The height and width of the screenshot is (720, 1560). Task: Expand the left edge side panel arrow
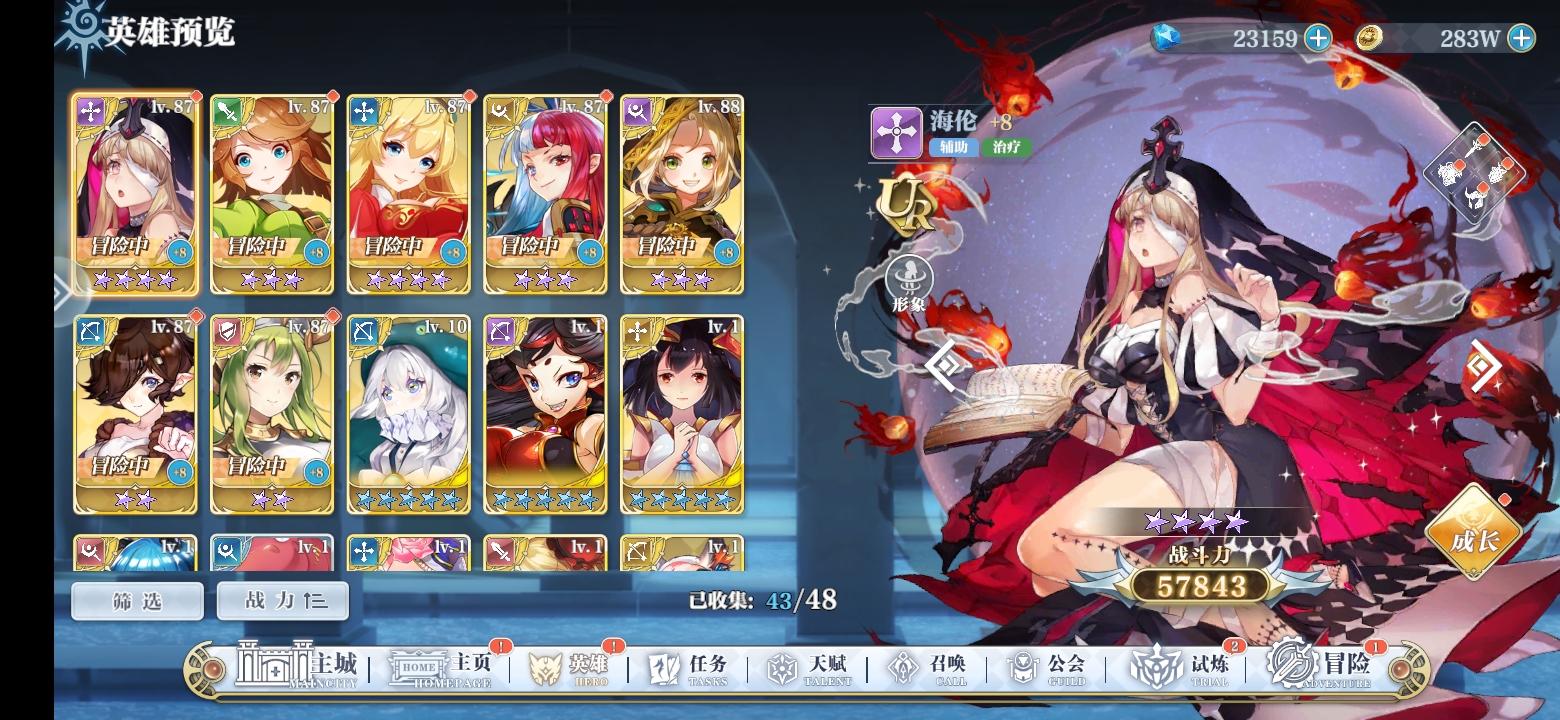pyautogui.click(x=63, y=292)
